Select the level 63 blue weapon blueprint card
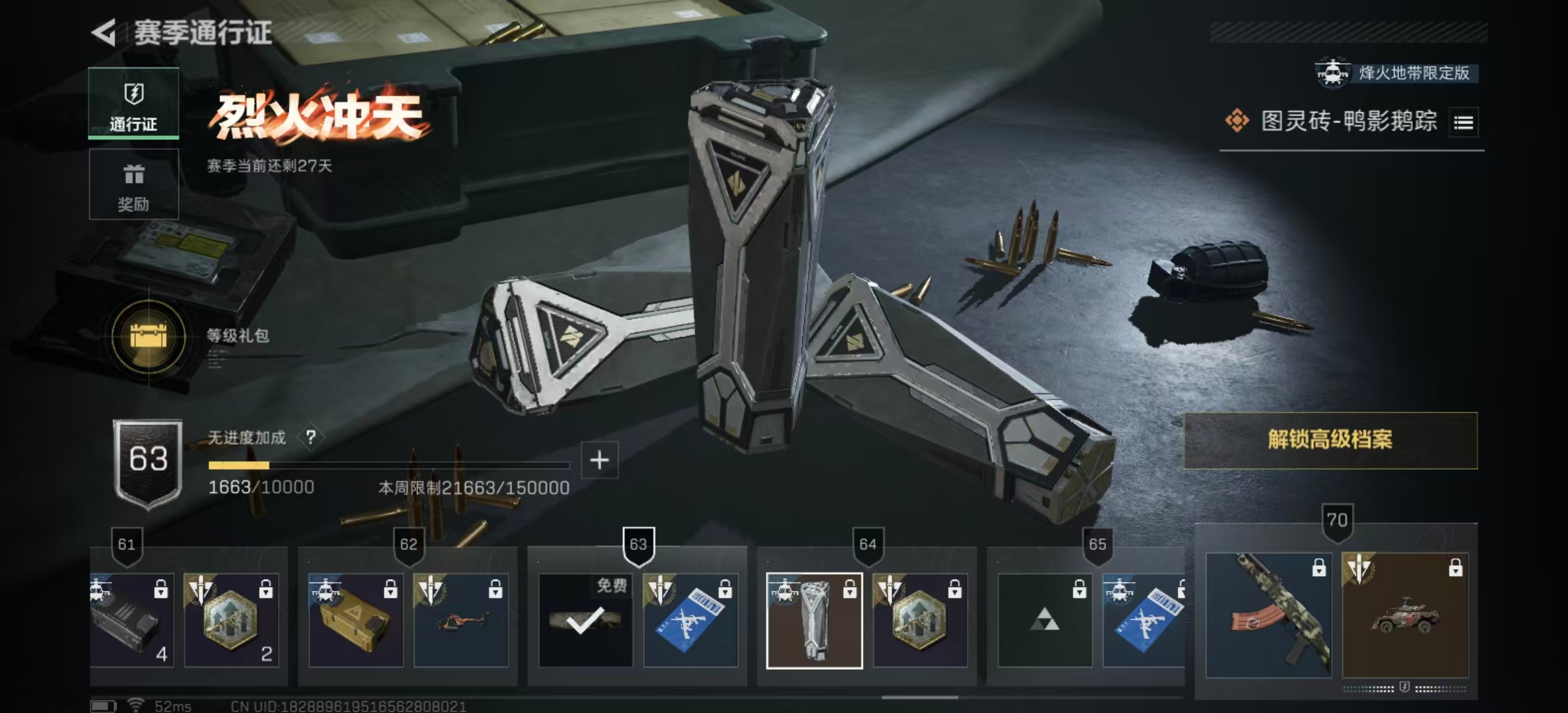 click(x=690, y=621)
